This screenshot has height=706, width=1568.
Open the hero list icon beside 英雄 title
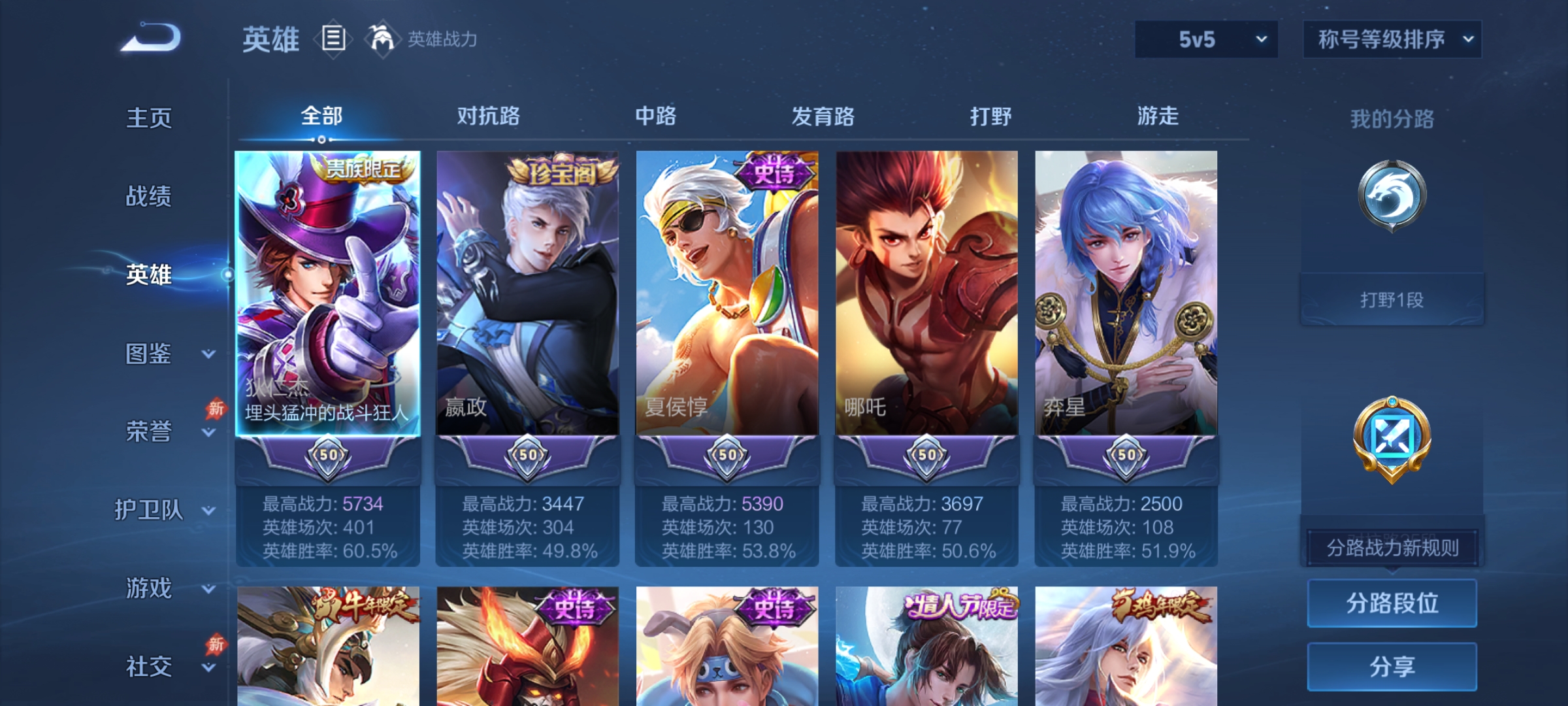pos(334,39)
